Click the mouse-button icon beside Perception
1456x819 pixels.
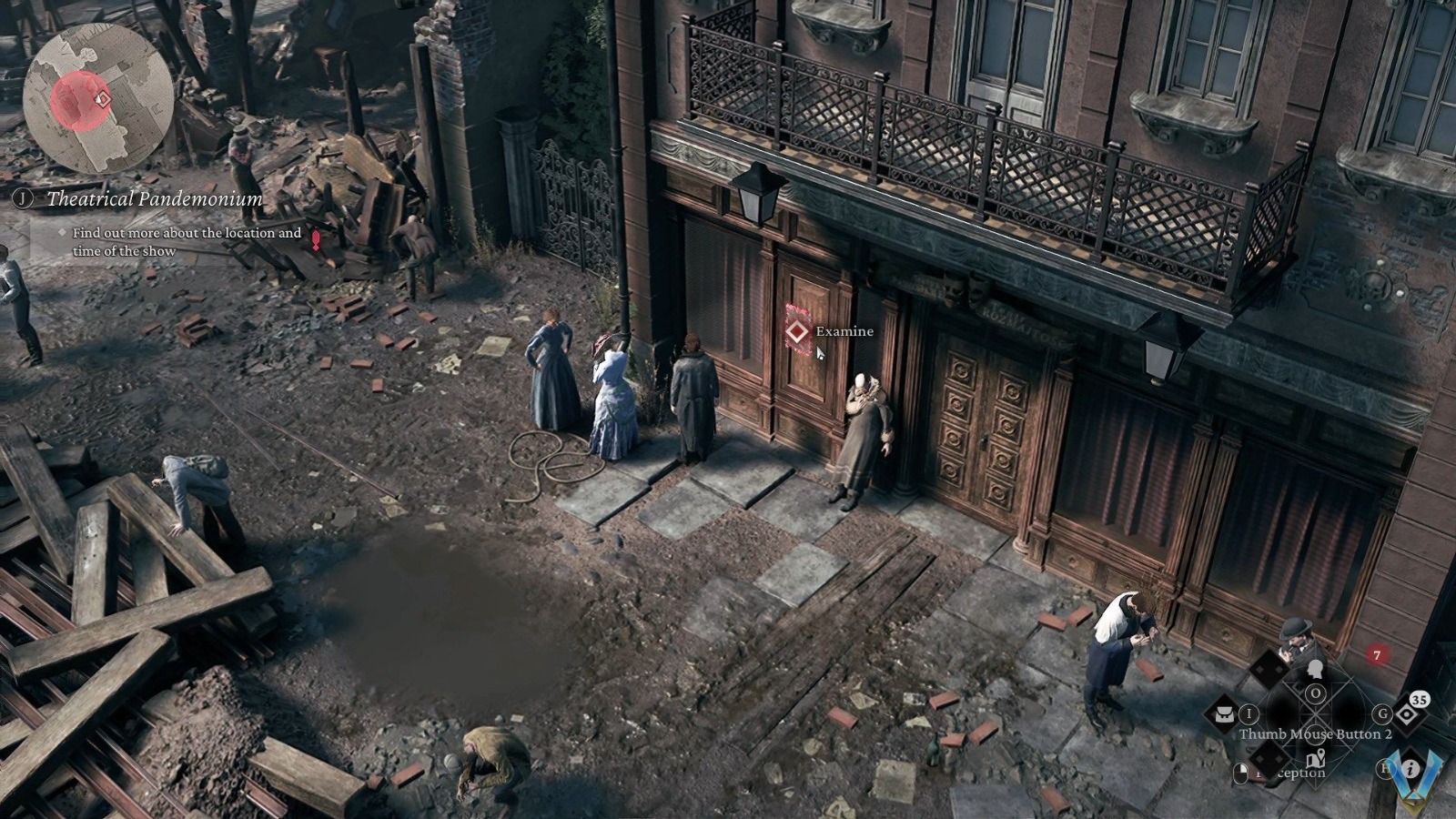(1240, 772)
